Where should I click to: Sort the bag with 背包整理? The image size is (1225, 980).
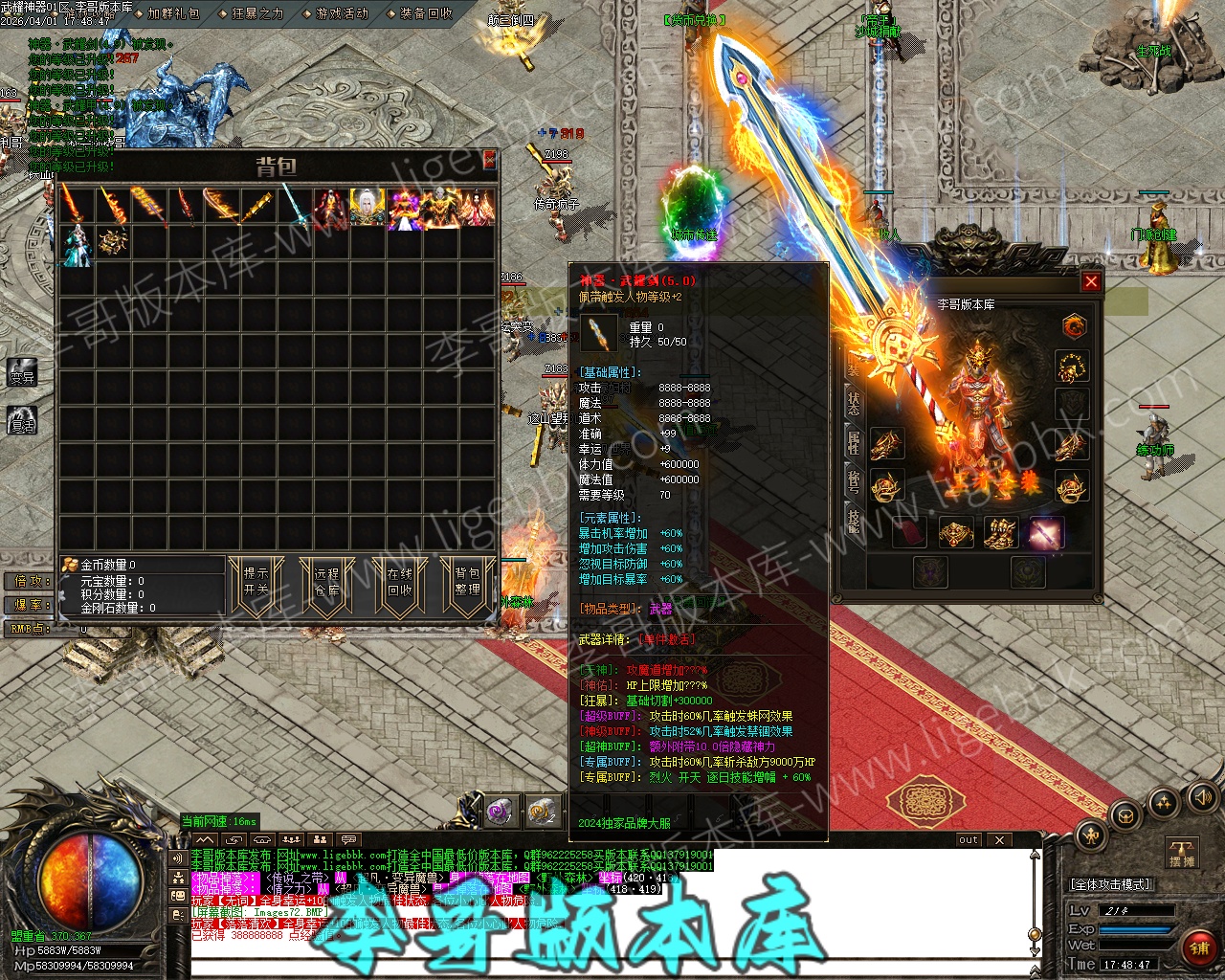pyautogui.click(x=467, y=582)
